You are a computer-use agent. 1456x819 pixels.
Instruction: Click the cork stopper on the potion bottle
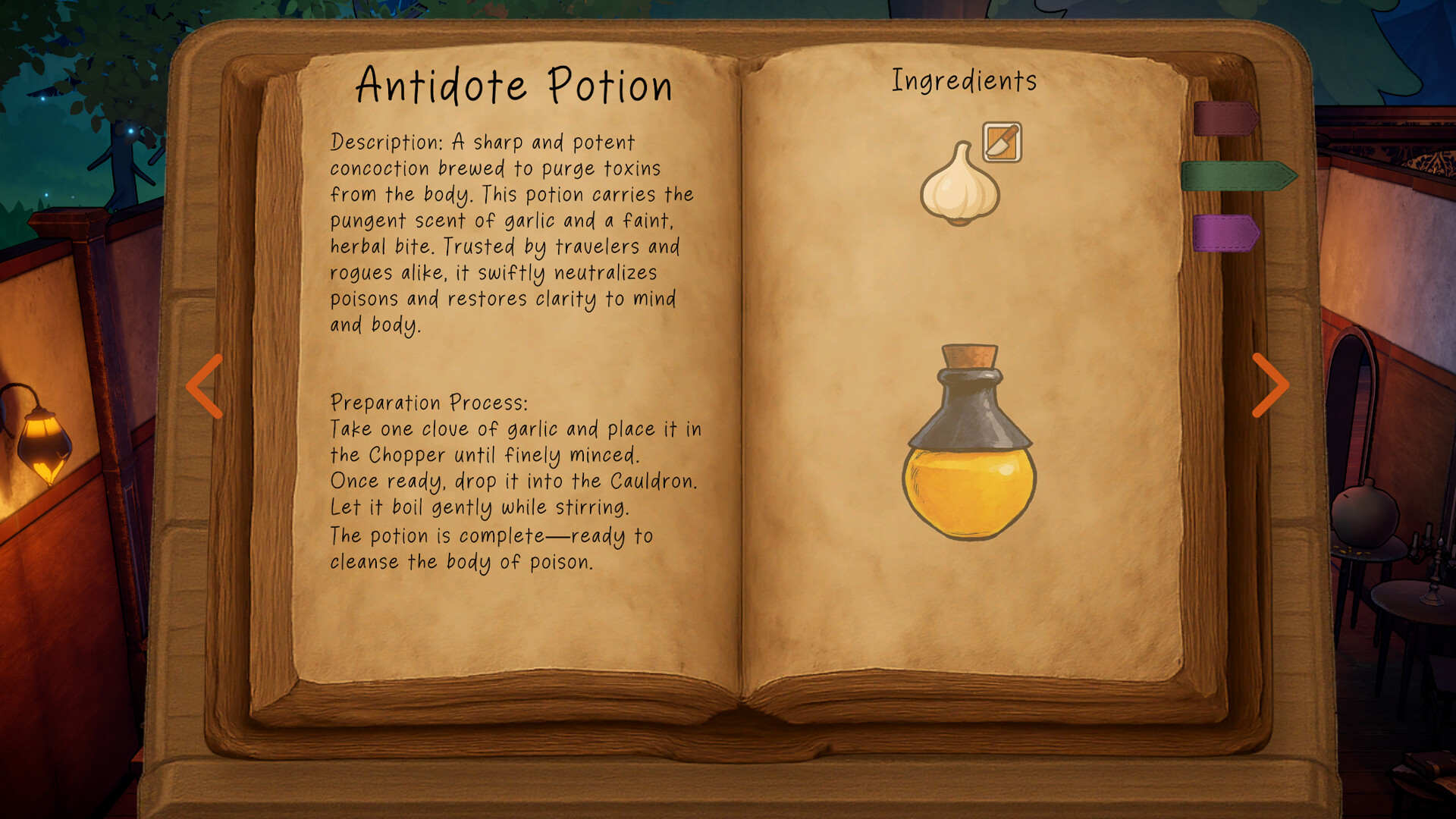tap(968, 356)
